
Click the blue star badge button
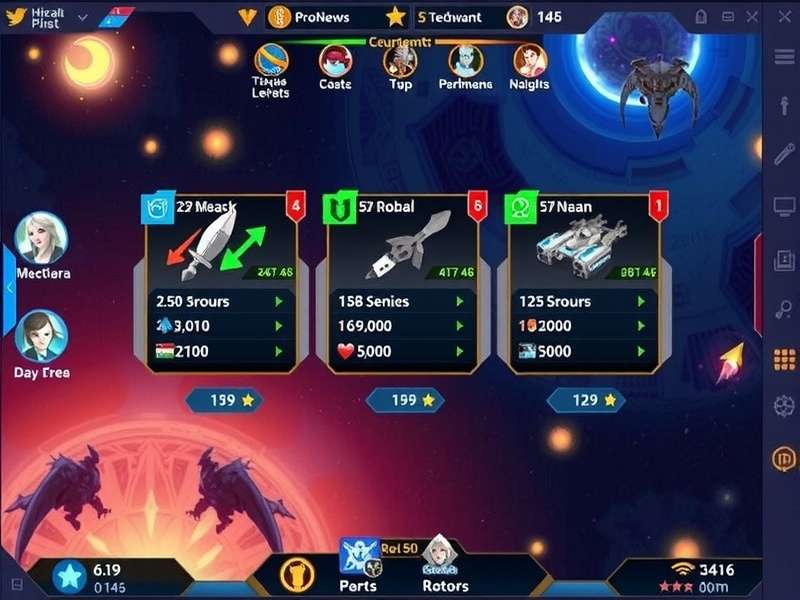point(70,576)
